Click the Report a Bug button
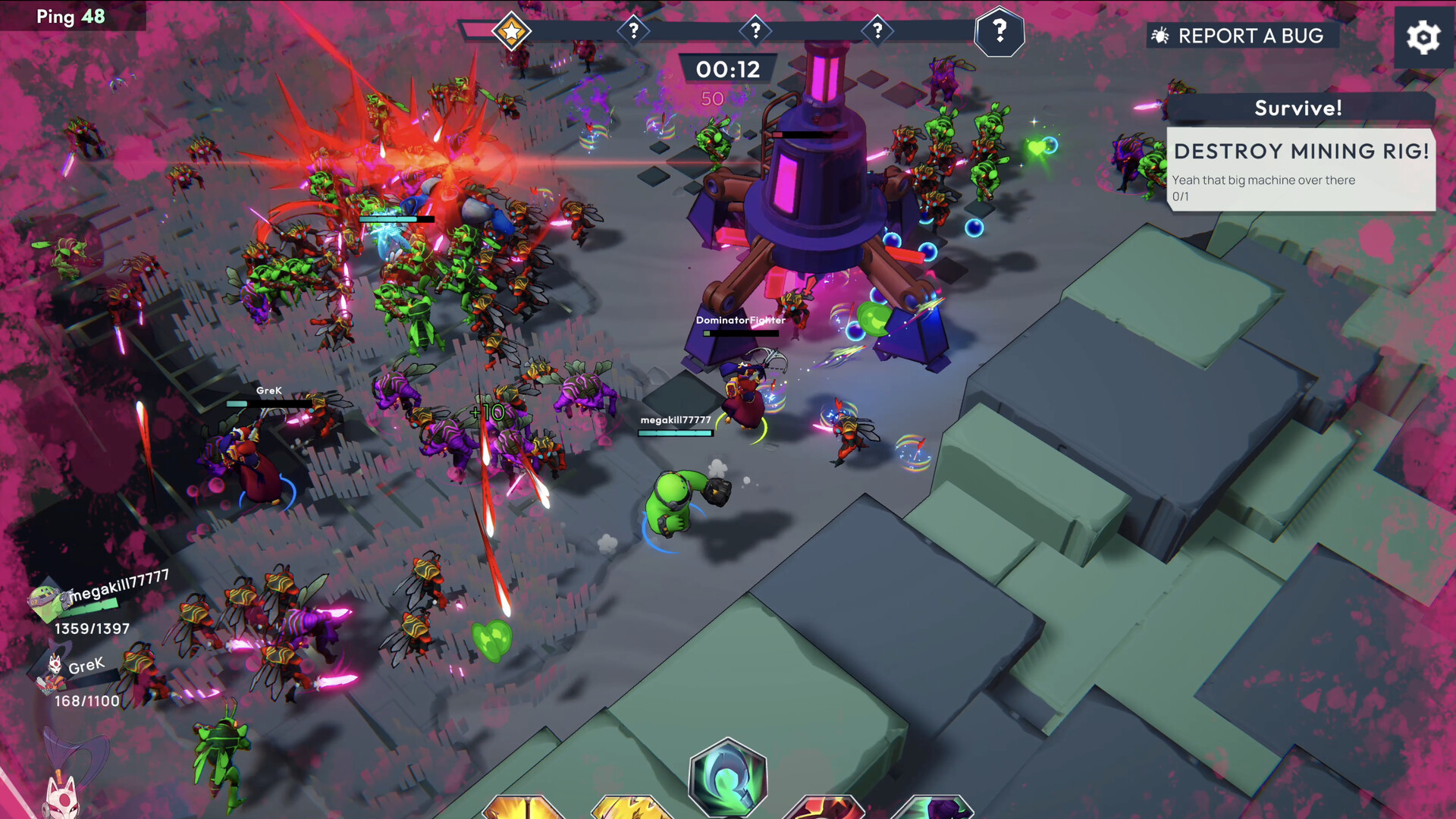1456x819 pixels. [x=1241, y=36]
